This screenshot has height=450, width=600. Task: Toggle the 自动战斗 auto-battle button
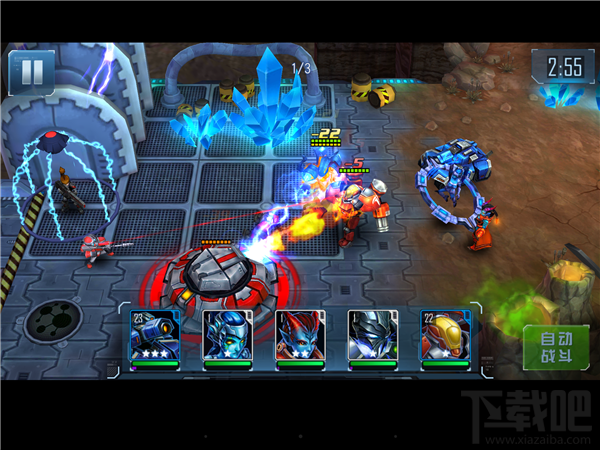point(549,347)
